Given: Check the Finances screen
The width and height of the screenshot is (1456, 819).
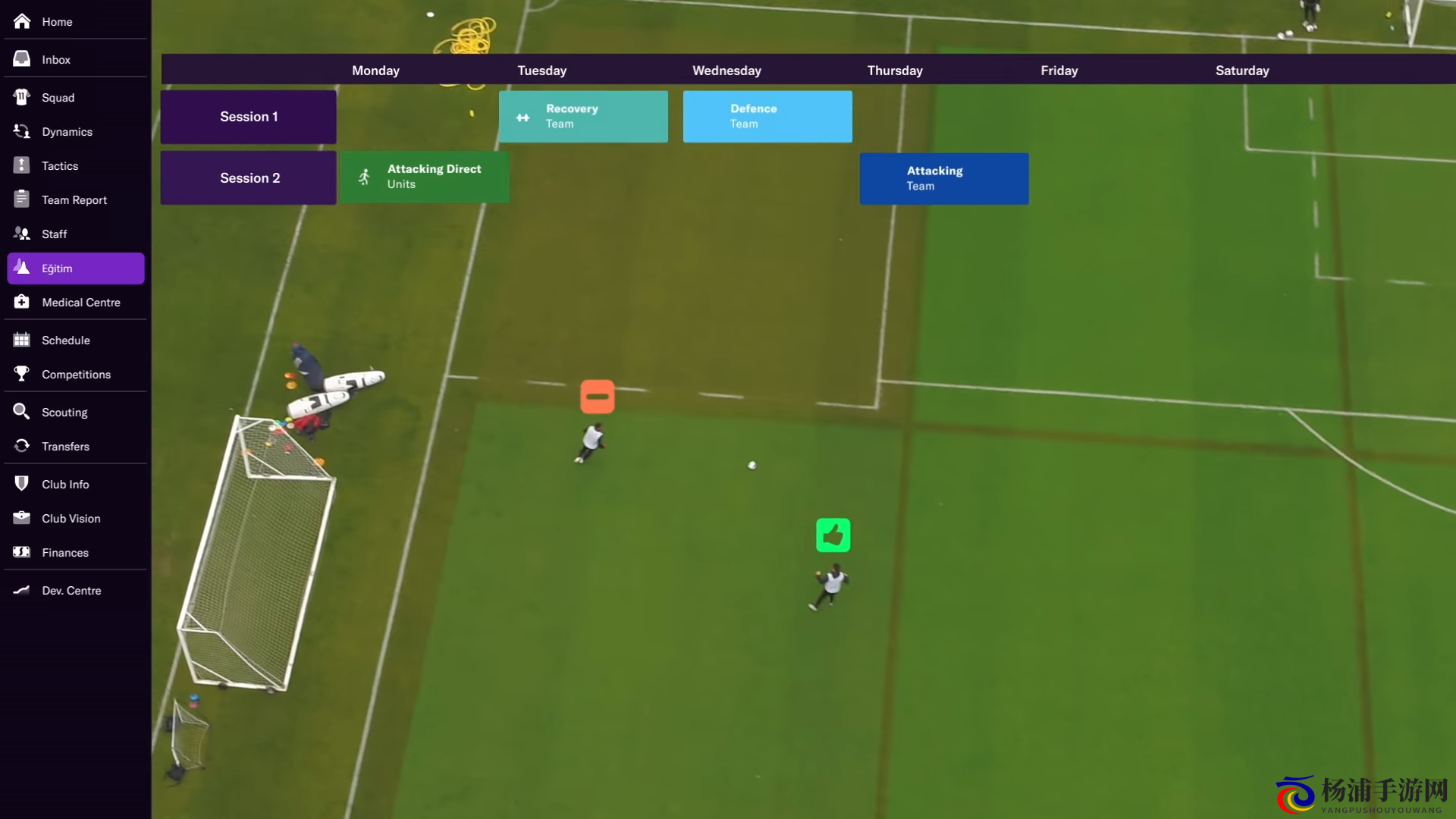Looking at the screenshot, I should point(64,553).
